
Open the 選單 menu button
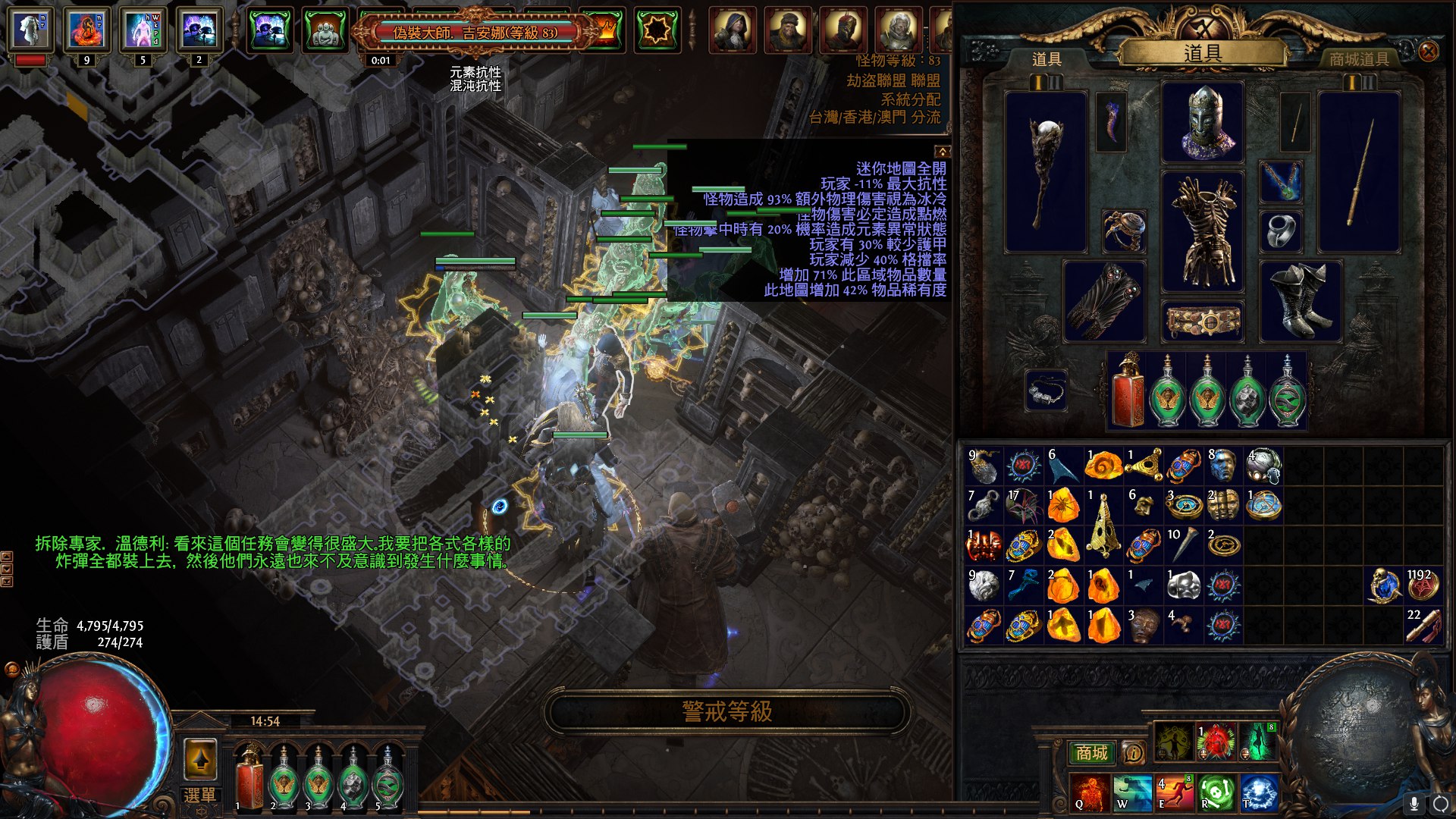pos(200,795)
